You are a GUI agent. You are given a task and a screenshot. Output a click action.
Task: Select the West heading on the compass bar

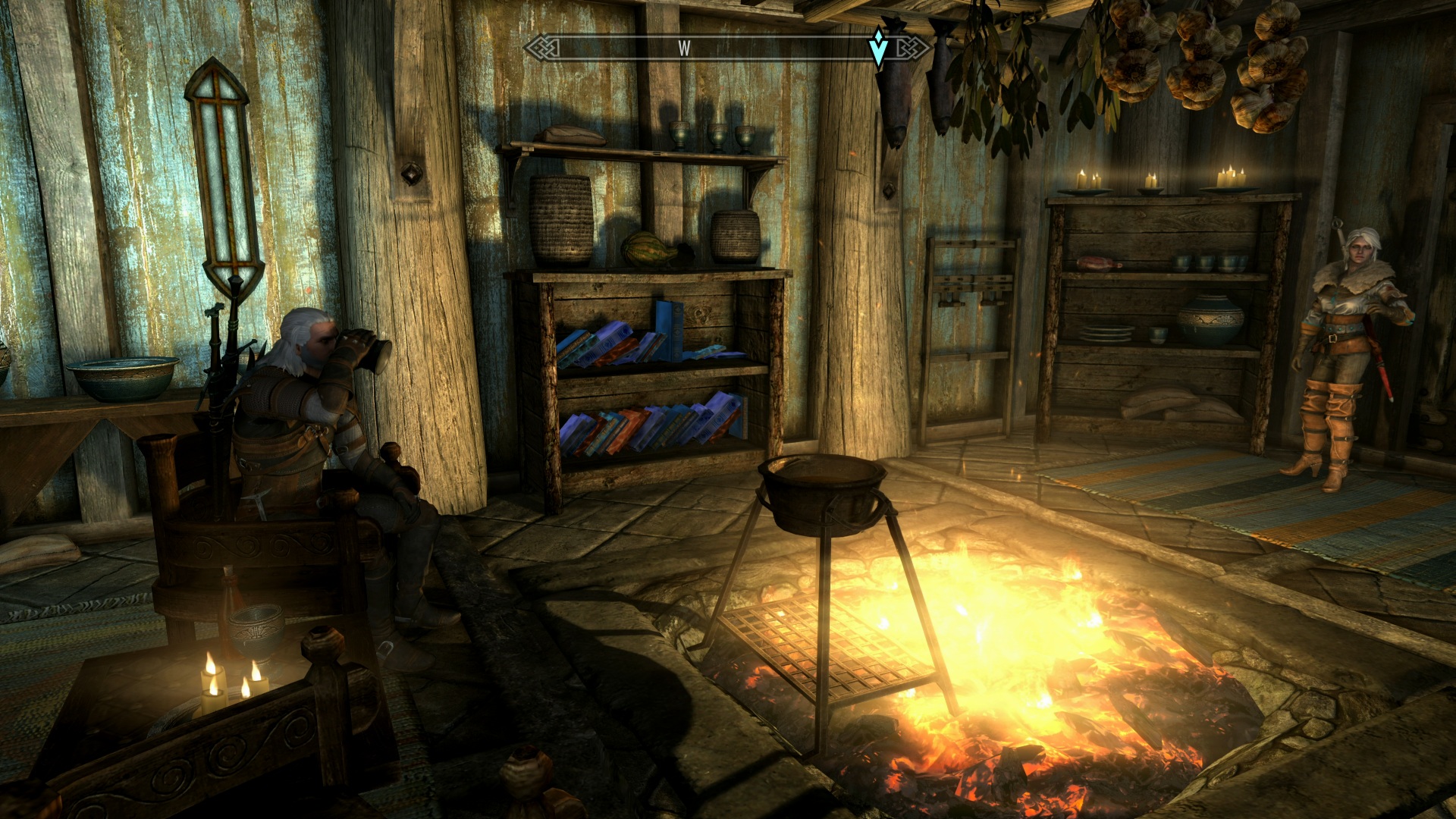(684, 49)
